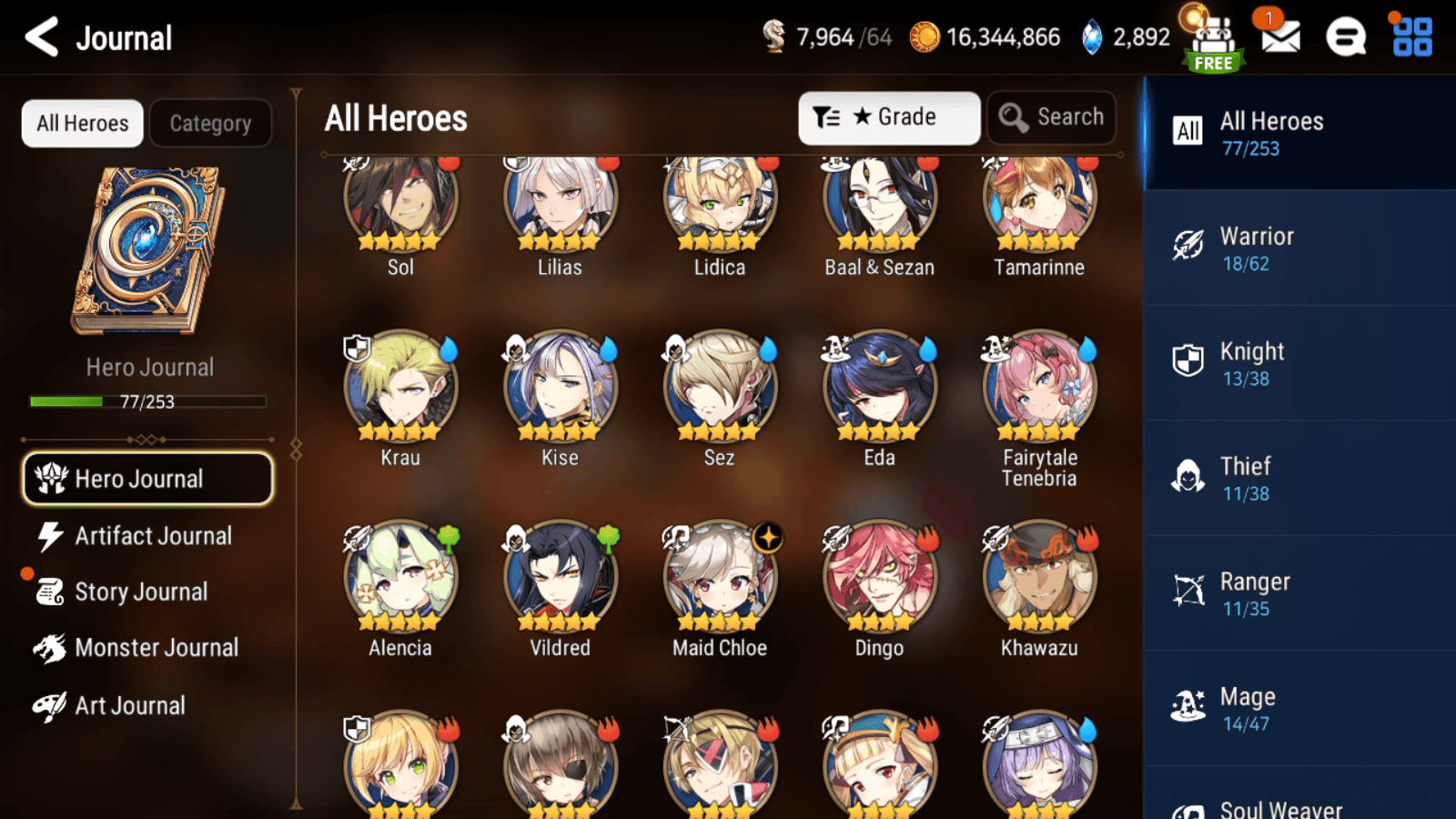Click the covenant bookmark currency icon
The height and width of the screenshot is (819, 1456).
(x=774, y=37)
